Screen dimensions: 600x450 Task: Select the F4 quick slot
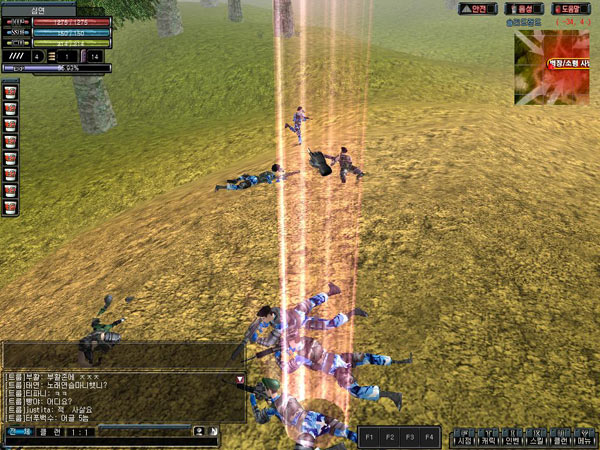[429, 437]
